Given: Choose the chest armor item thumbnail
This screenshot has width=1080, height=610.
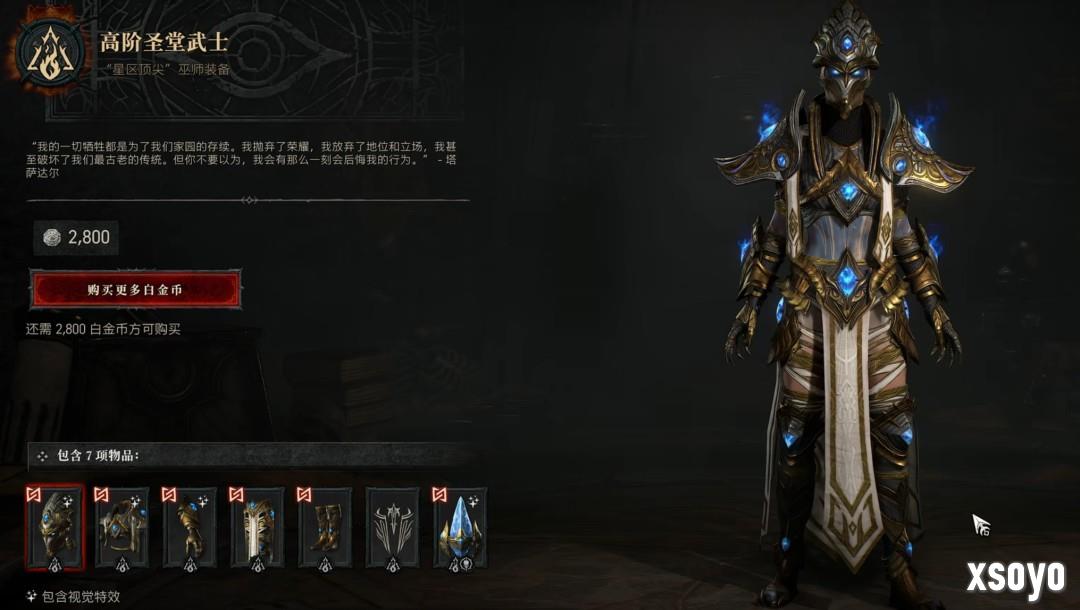Looking at the screenshot, I should coord(122,527).
